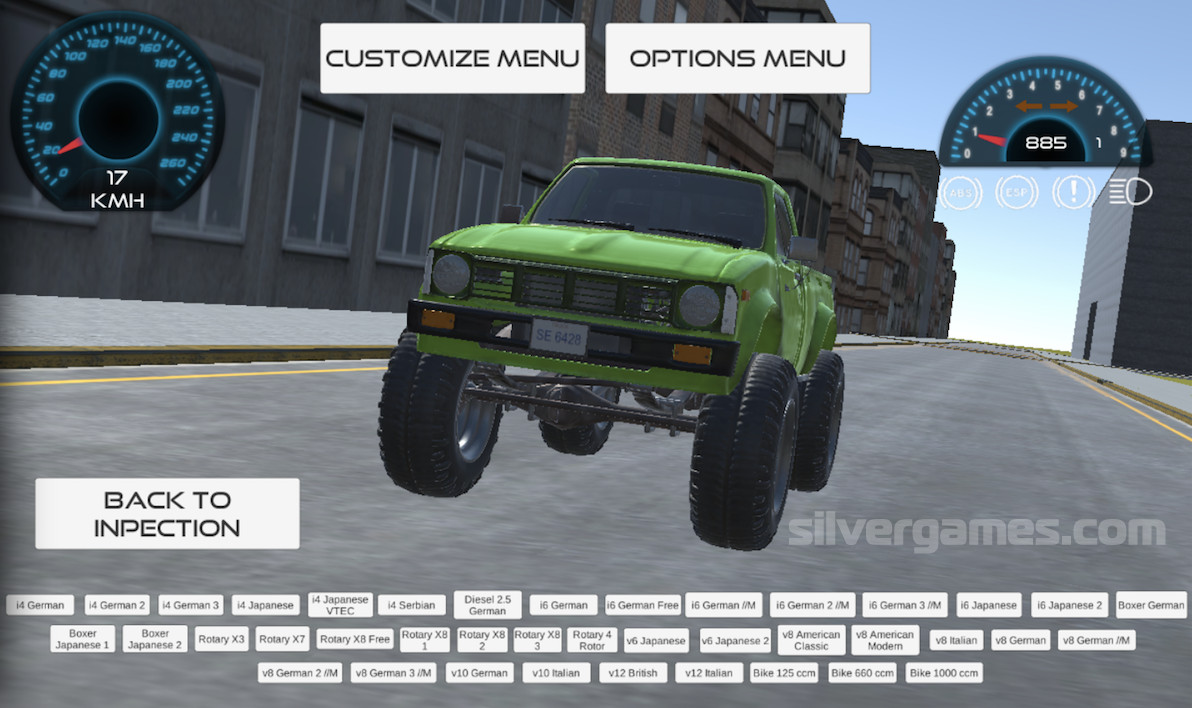Choose the Boxer German engine
Screen dimensions: 1192x708
pos(1151,605)
